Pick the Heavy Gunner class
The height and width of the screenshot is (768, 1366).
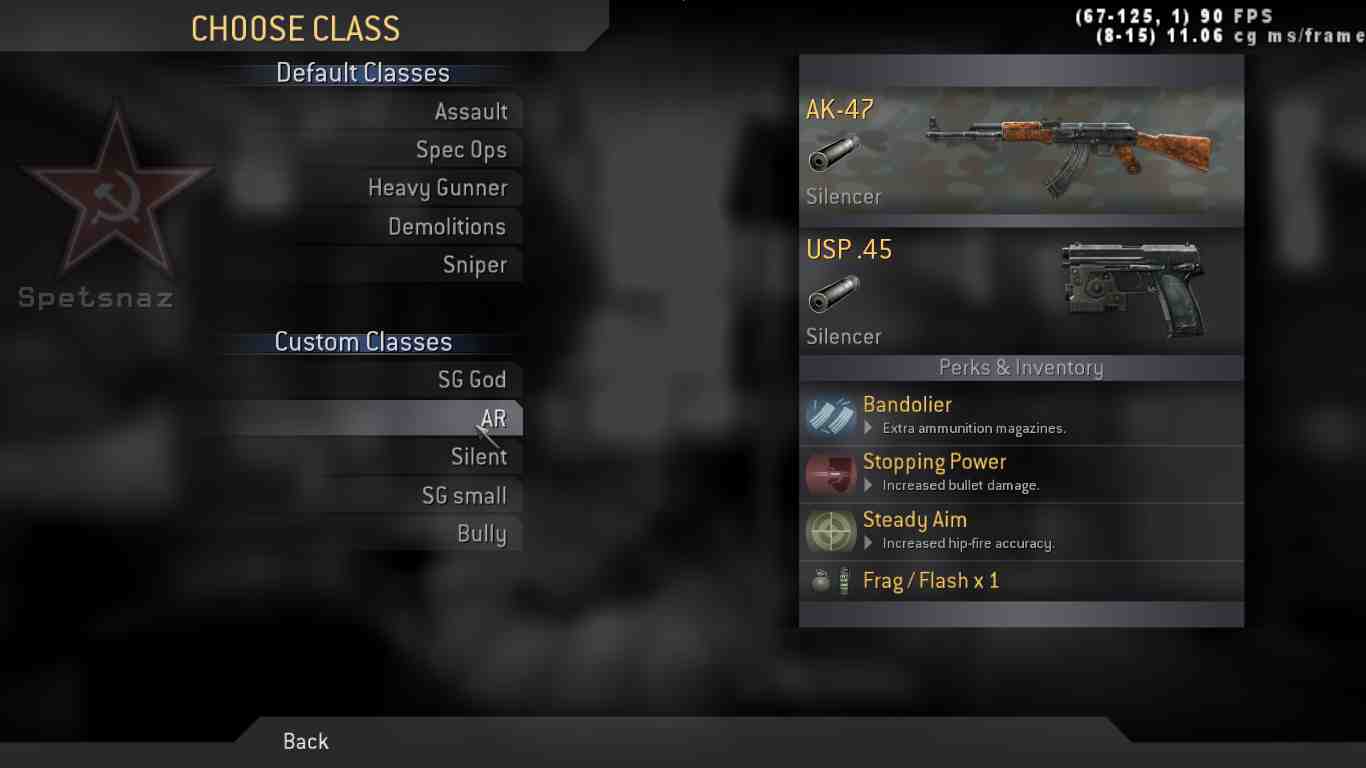coord(438,188)
